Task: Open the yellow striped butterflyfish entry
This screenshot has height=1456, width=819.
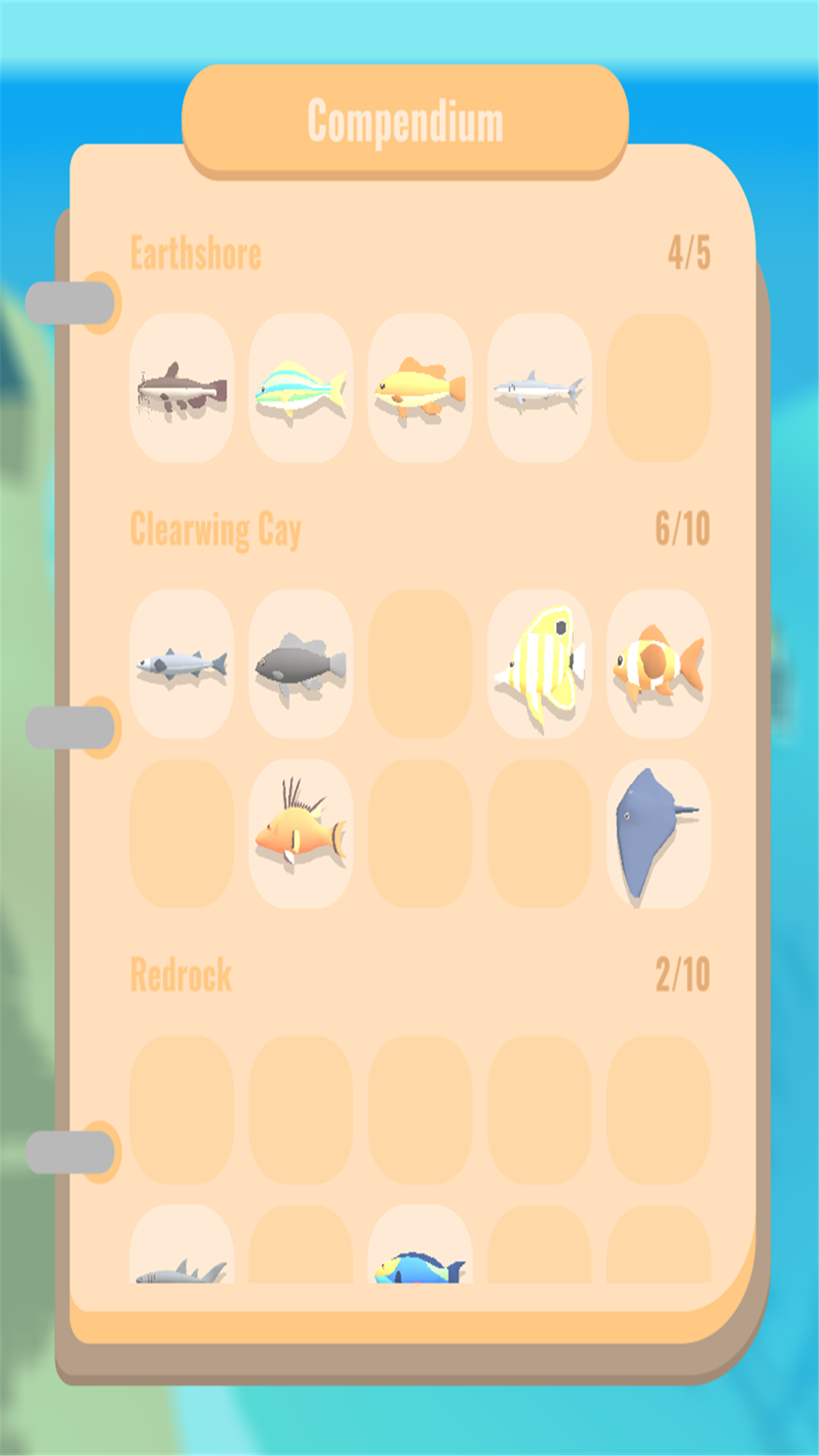Action: (x=538, y=664)
